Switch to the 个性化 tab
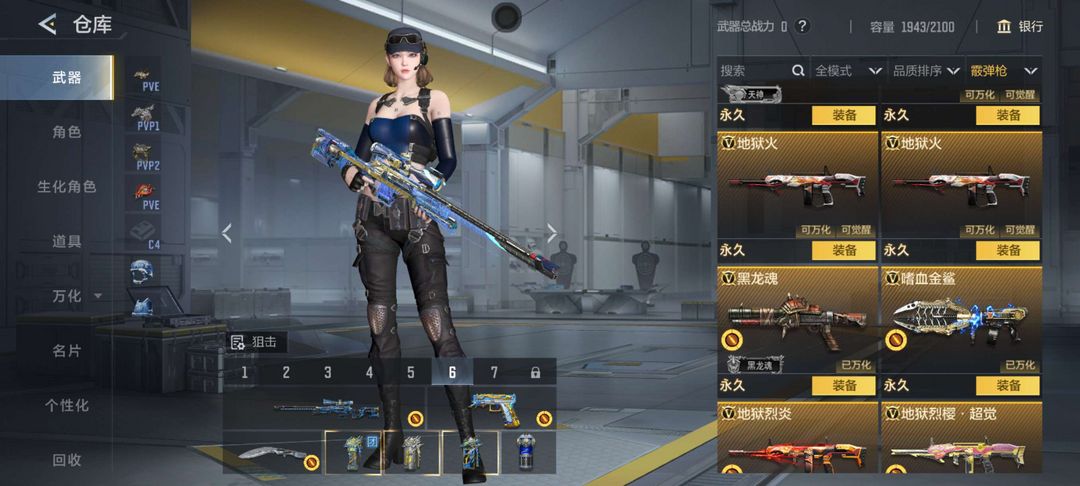The width and height of the screenshot is (1080, 486). (66, 405)
